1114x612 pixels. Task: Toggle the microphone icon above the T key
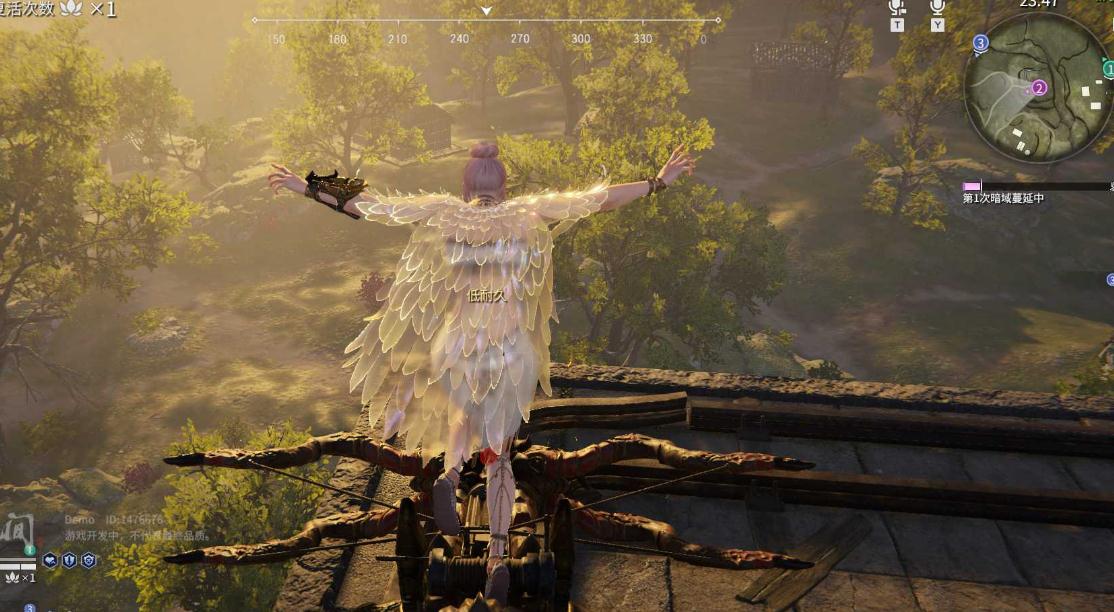click(x=897, y=7)
